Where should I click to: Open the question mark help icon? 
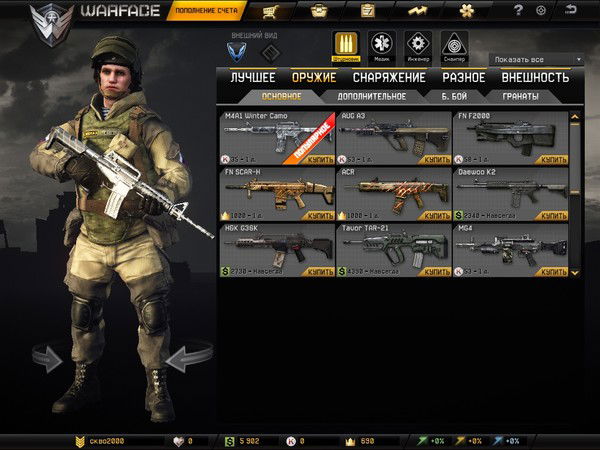tap(518, 11)
